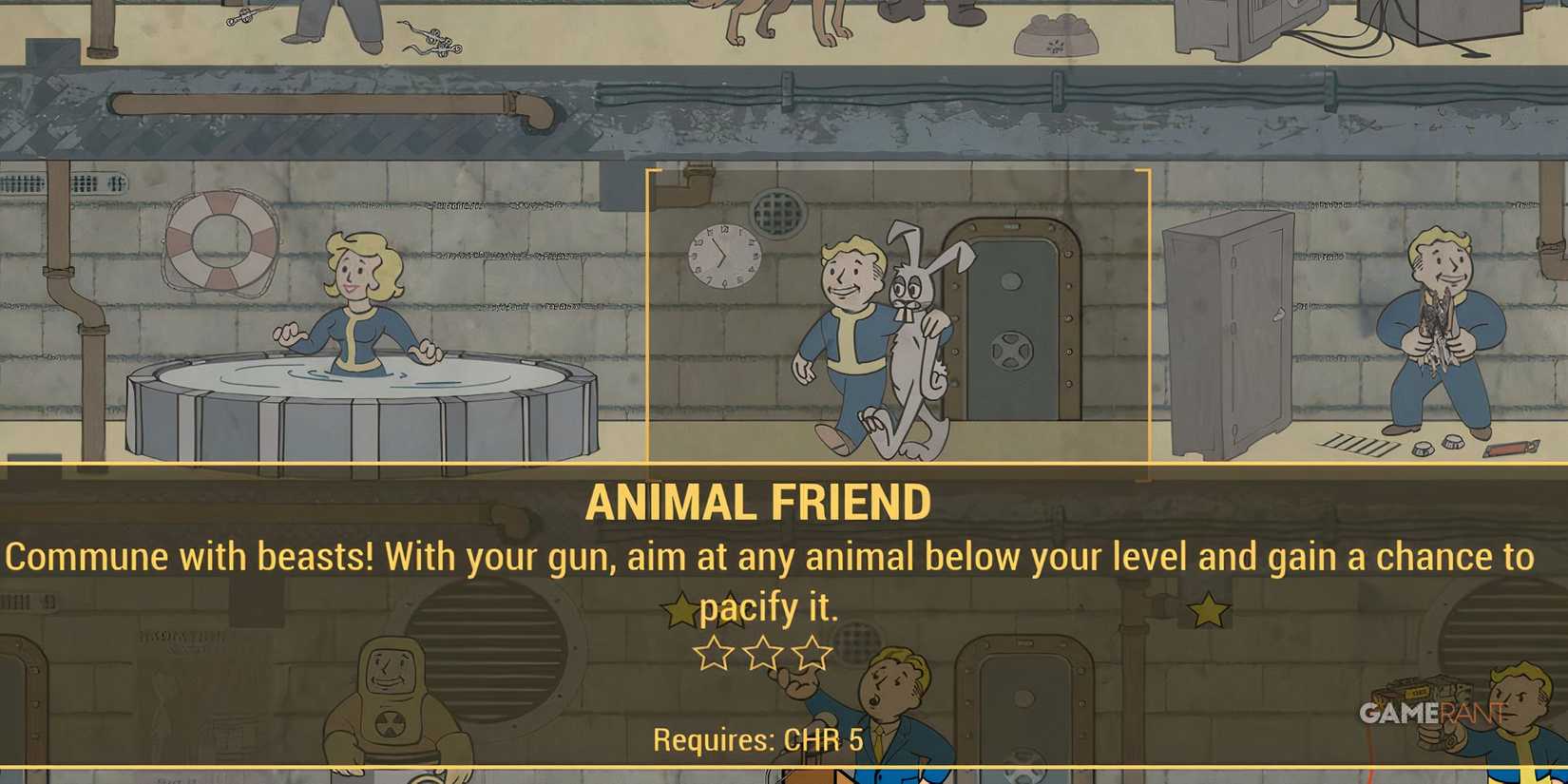
Task: Click the filled yellow star beside pacify text
Action: pos(682,606)
